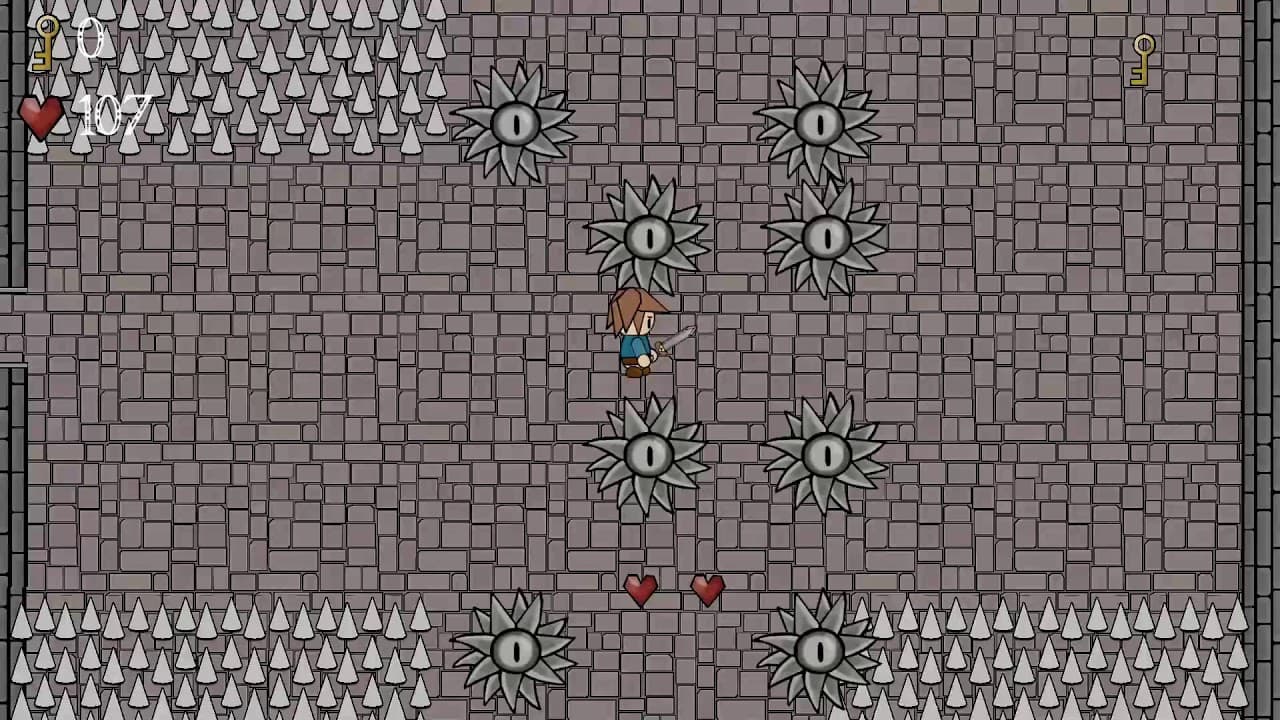This screenshot has width=1280, height=720.
Task: Click the health value showing 107
Action: pyautogui.click(x=112, y=117)
